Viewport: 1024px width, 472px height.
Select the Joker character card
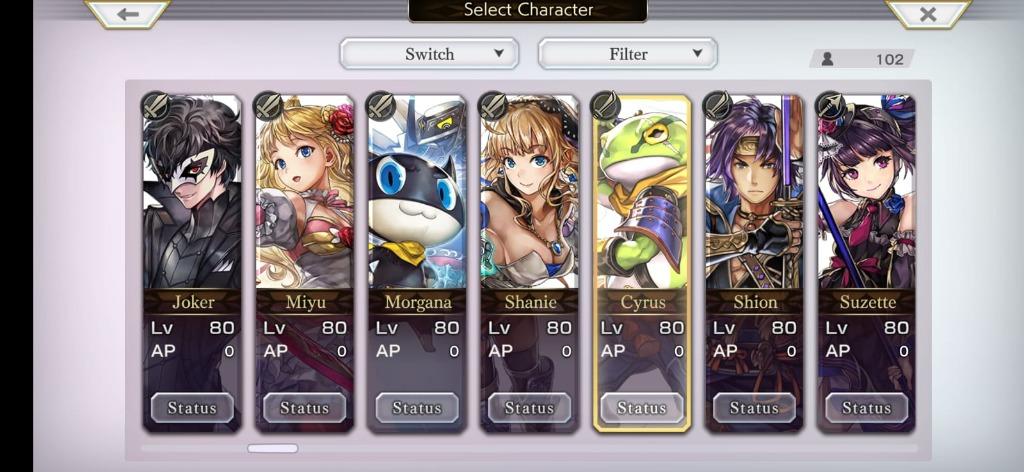[x=192, y=200]
